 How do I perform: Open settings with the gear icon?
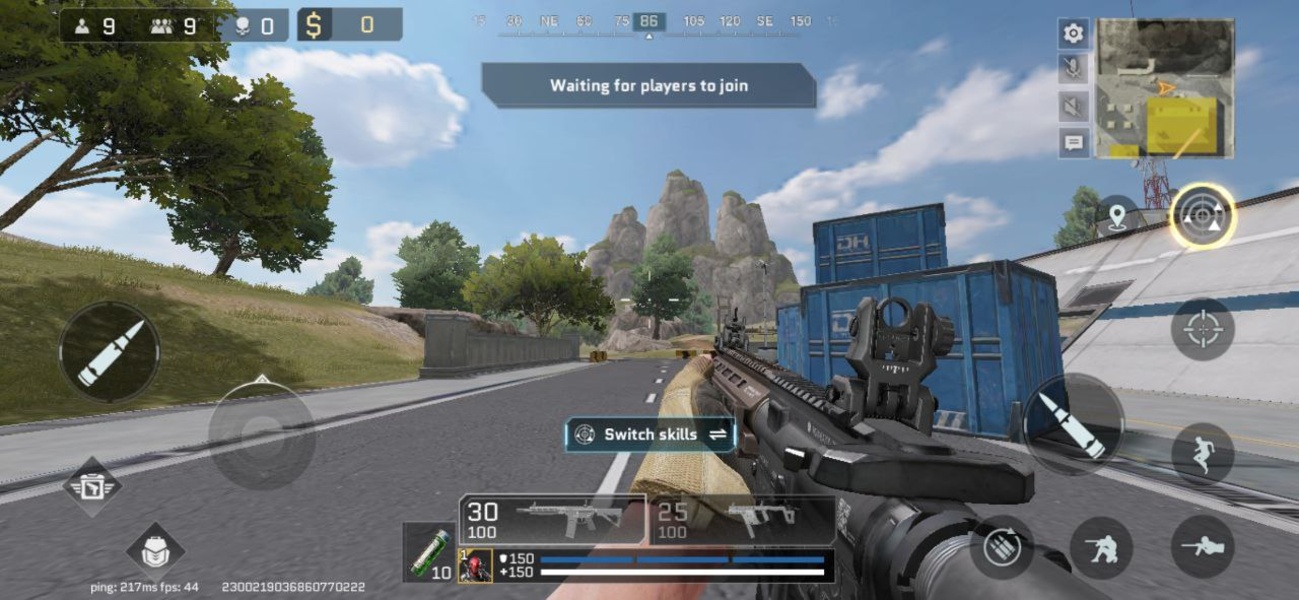click(1073, 33)
